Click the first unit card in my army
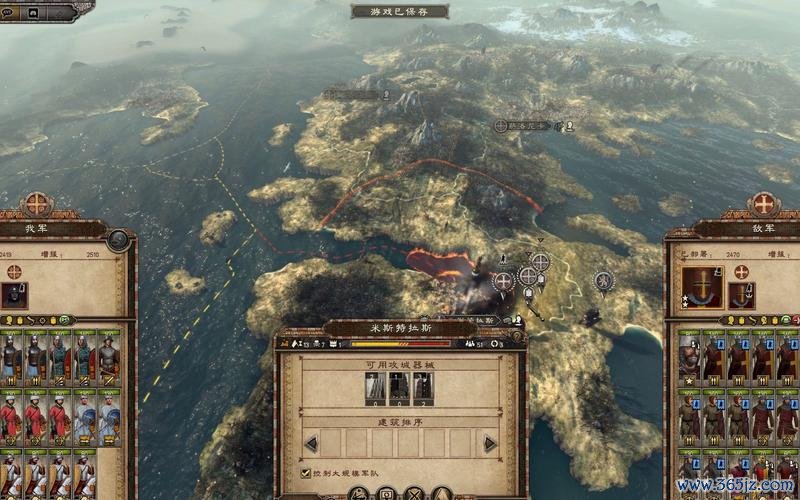Screen dimensions: 800x500 (x=12, y=358)
